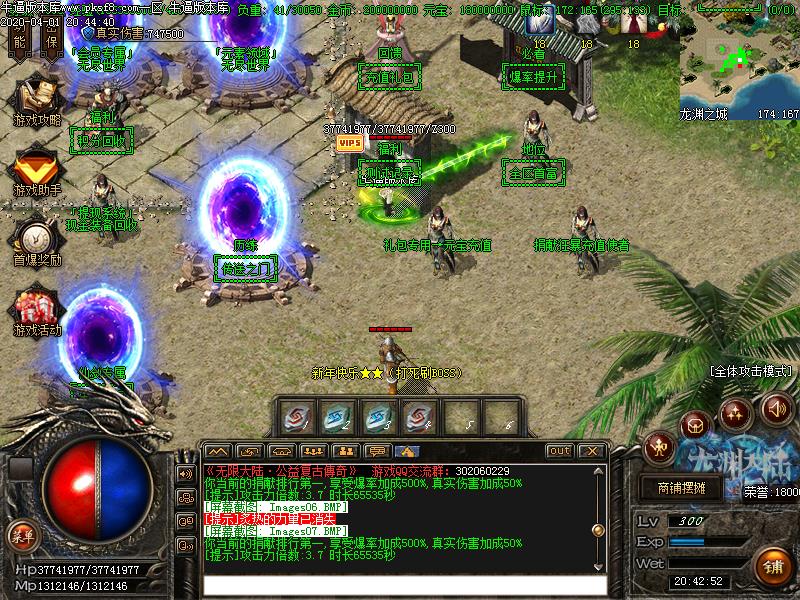800x600 pixels.
Task: Click the chat text input field
Action: click(405, 585)
